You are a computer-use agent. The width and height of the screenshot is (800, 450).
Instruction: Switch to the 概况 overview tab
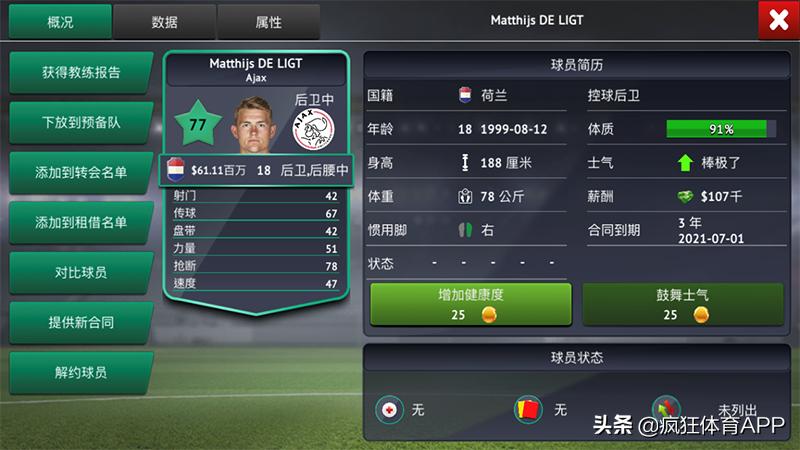(60, 21)
